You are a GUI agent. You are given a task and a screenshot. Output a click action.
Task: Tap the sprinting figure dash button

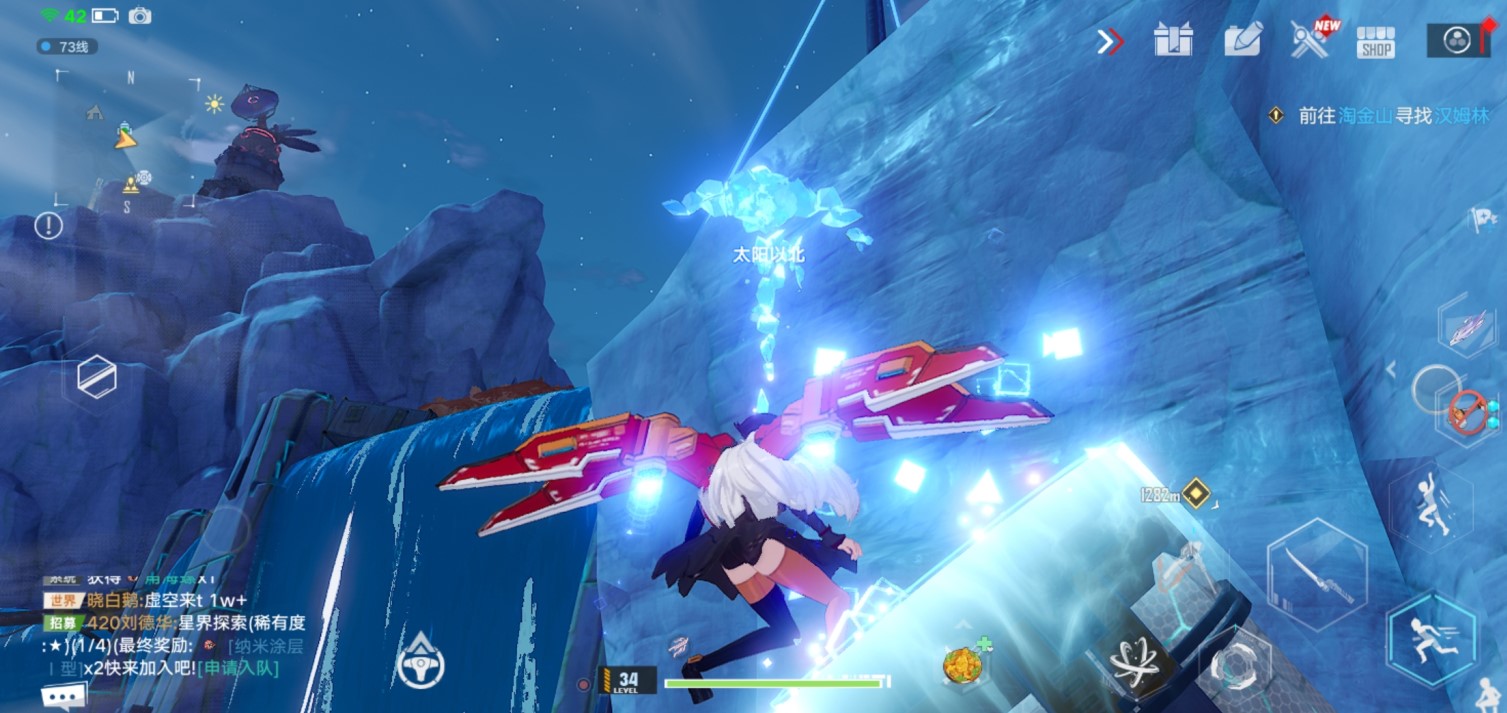1432,638
